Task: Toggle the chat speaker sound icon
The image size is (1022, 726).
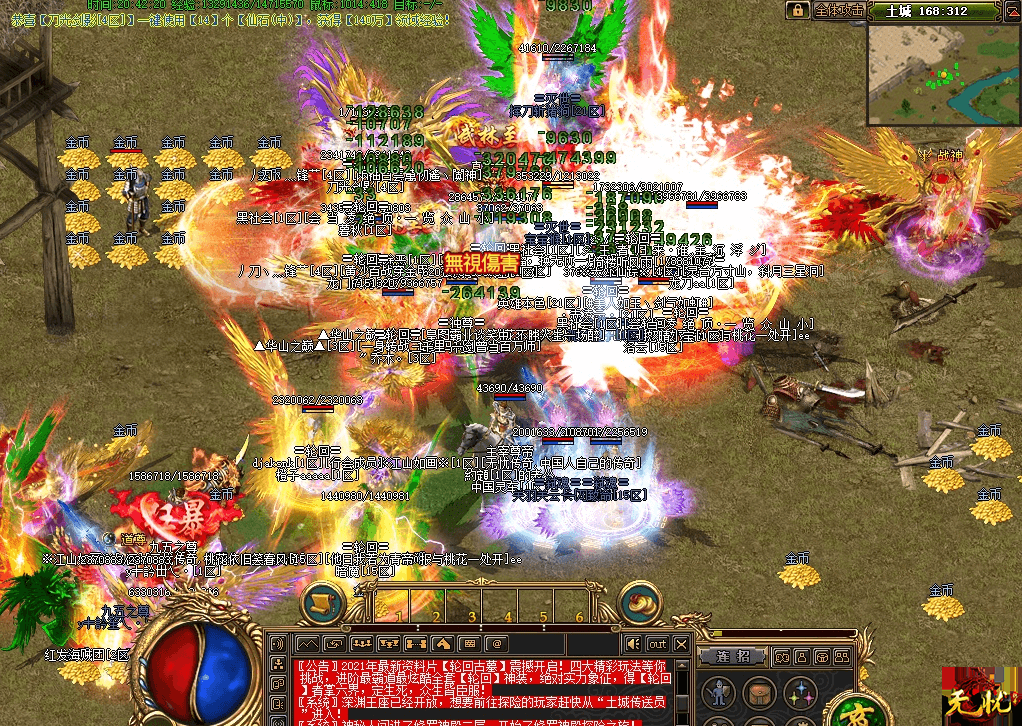Action: click(x=633, y=644)
